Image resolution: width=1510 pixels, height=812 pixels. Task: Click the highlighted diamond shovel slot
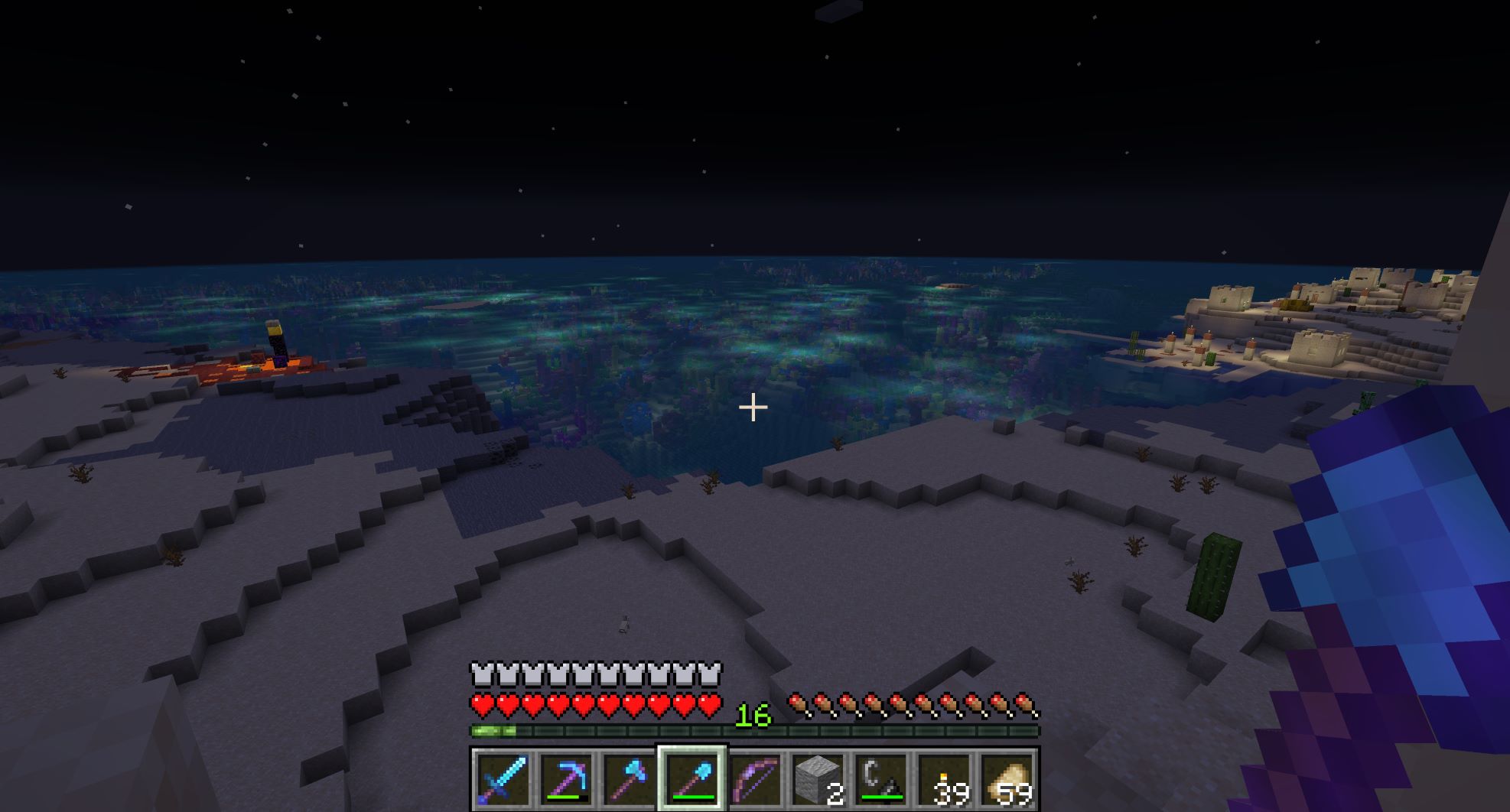(692, 779)
